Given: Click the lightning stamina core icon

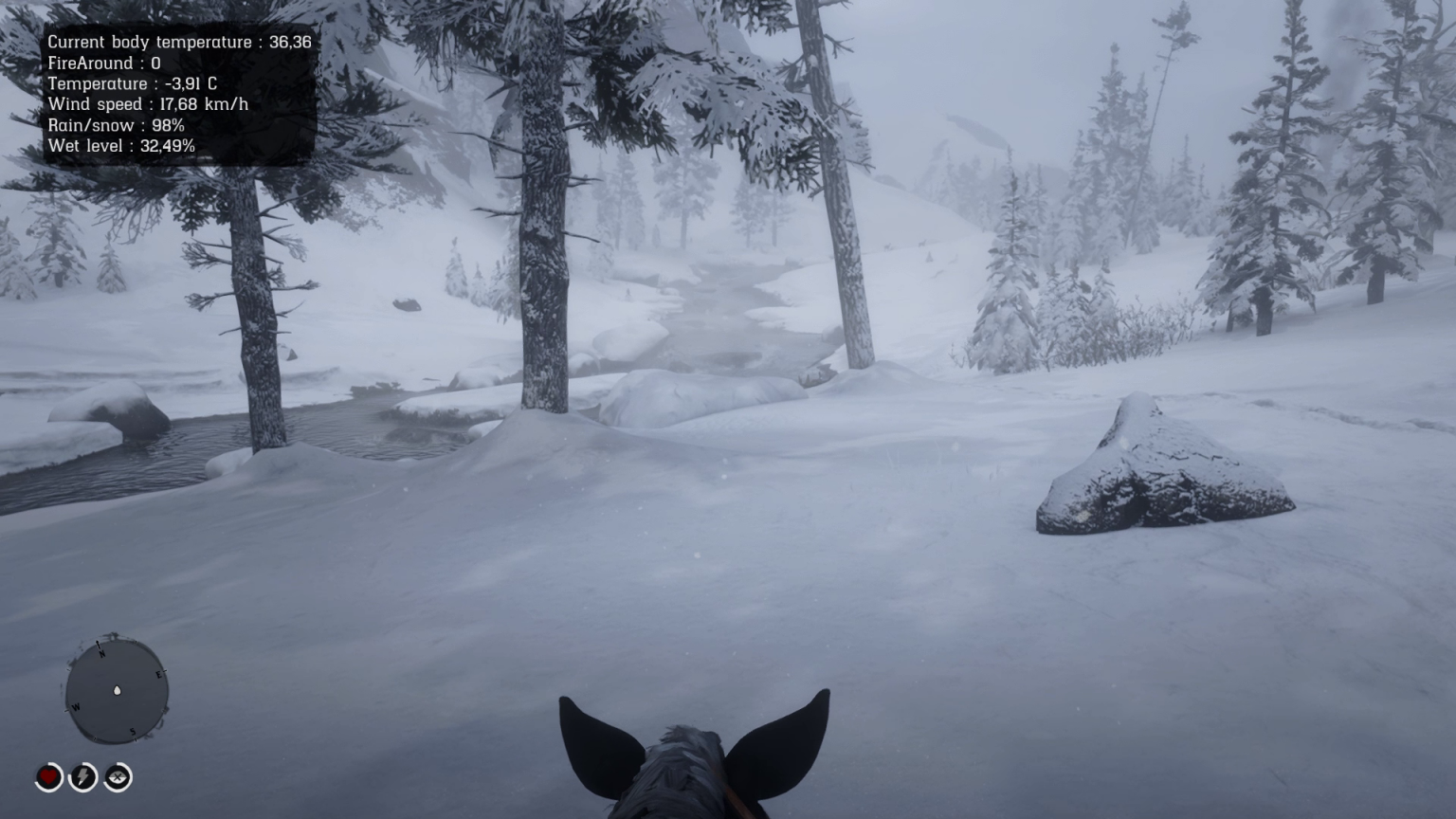Looking at the screenshot, I should point(82,777).
